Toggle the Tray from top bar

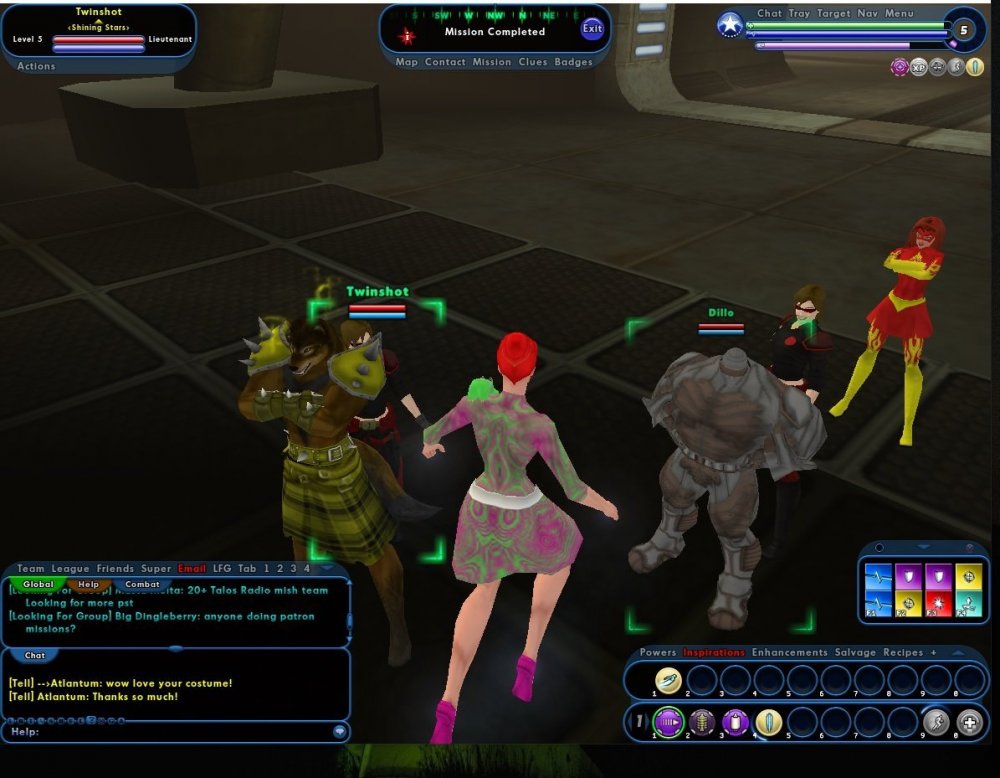coord(799,14)
